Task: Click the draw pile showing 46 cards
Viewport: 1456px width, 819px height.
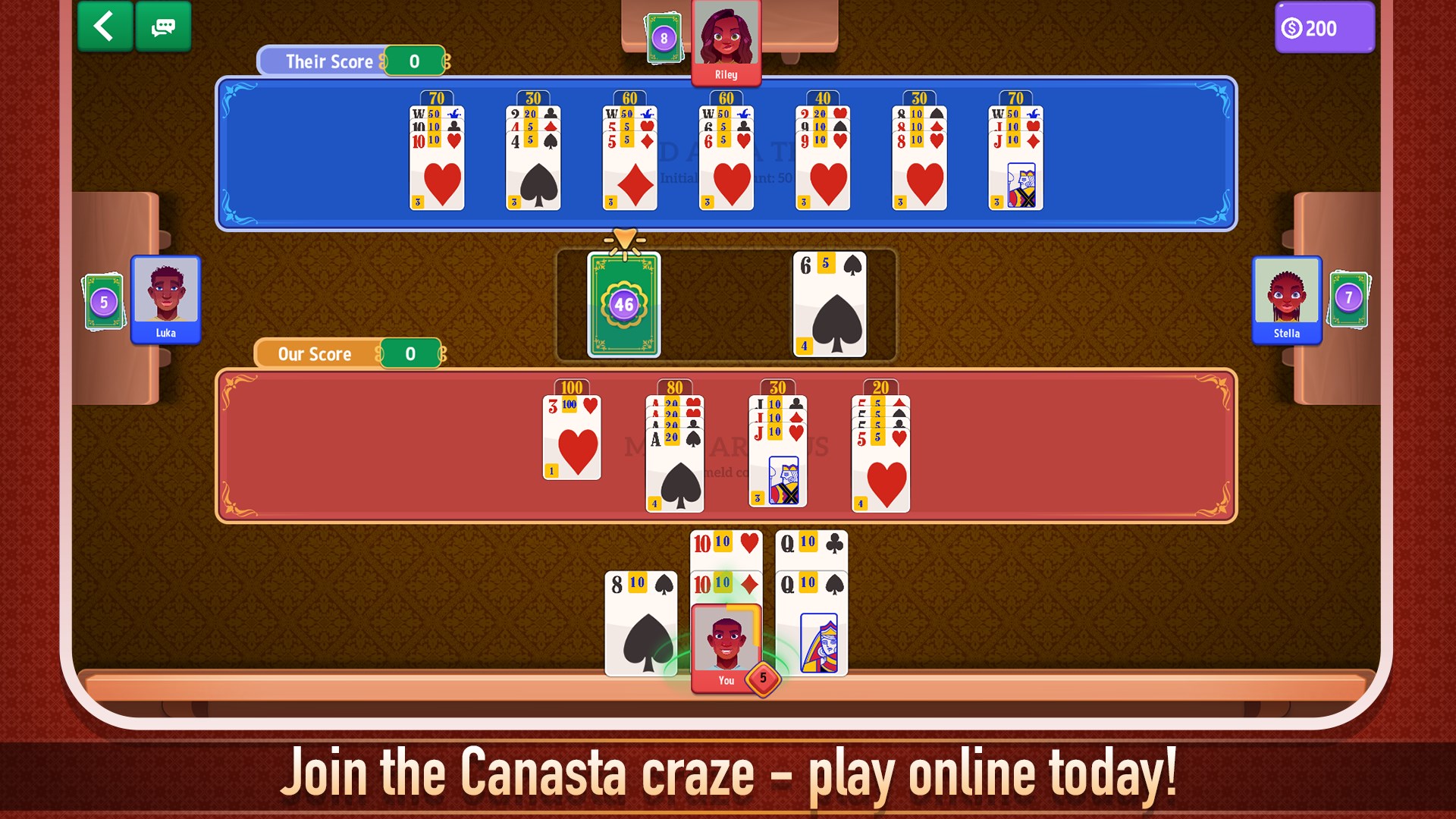Action: (x=623, y=303)
